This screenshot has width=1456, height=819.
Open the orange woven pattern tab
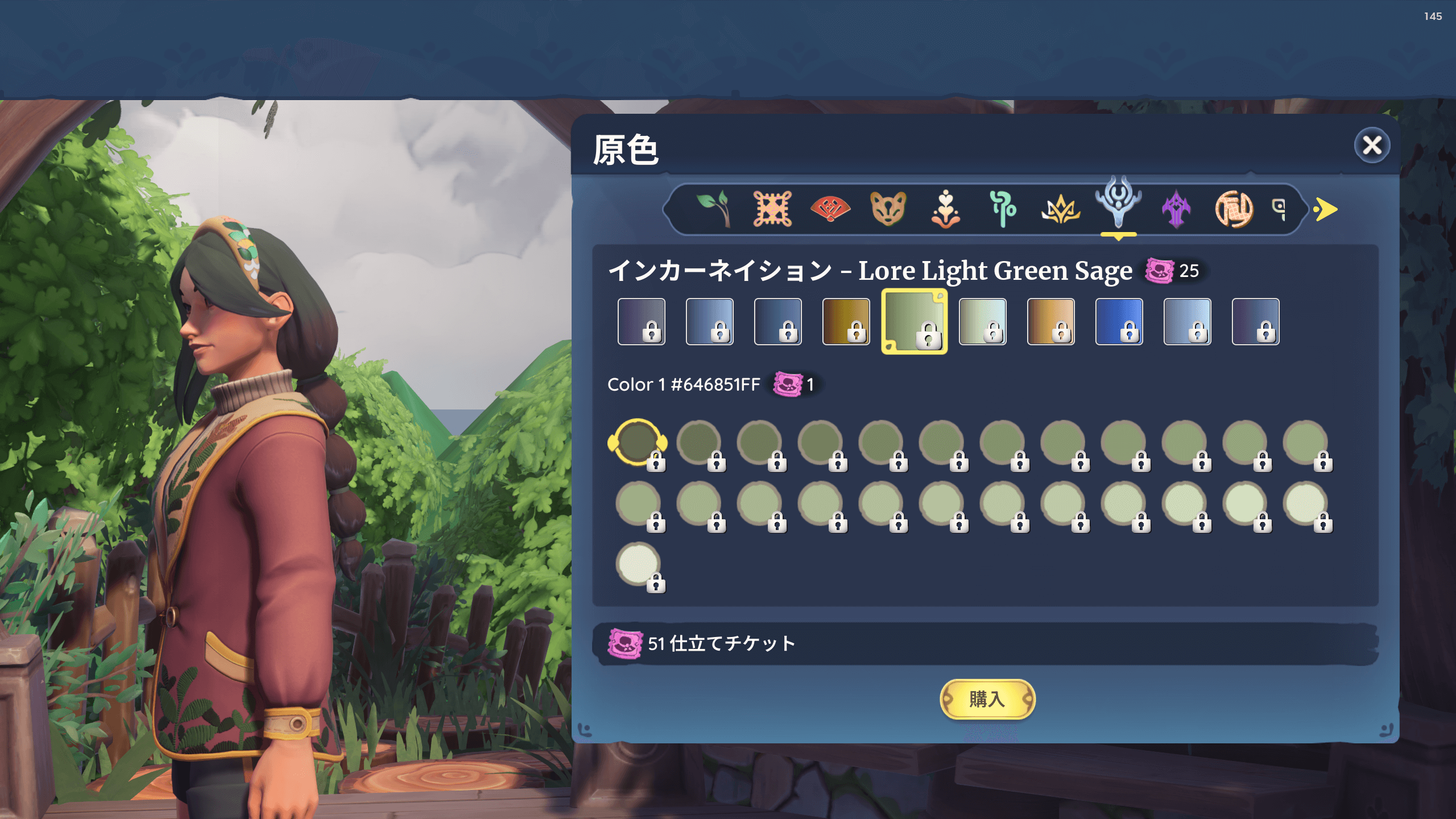[x=772, y=209]
